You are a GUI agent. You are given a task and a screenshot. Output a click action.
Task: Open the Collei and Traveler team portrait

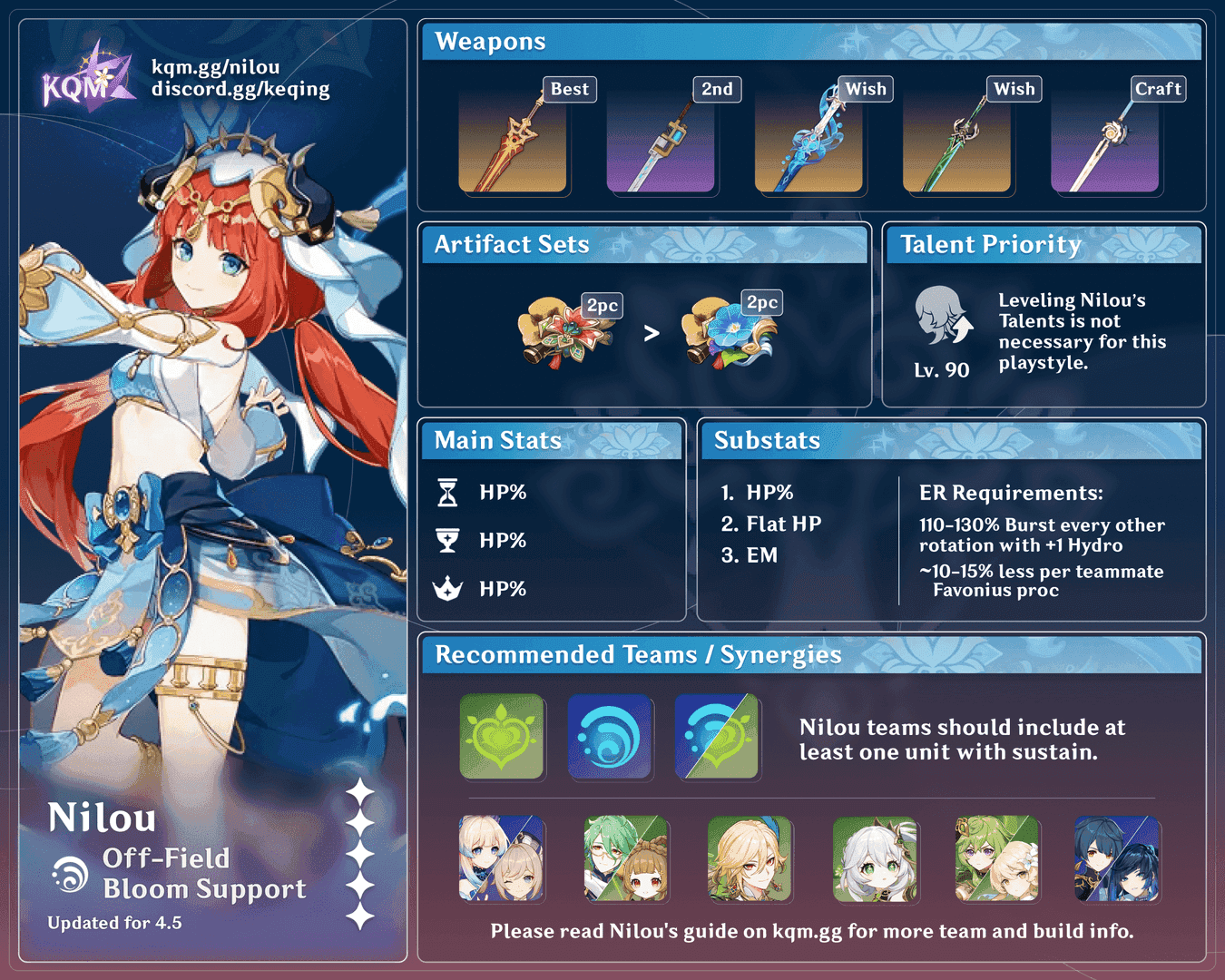click(x=997, y=858)
